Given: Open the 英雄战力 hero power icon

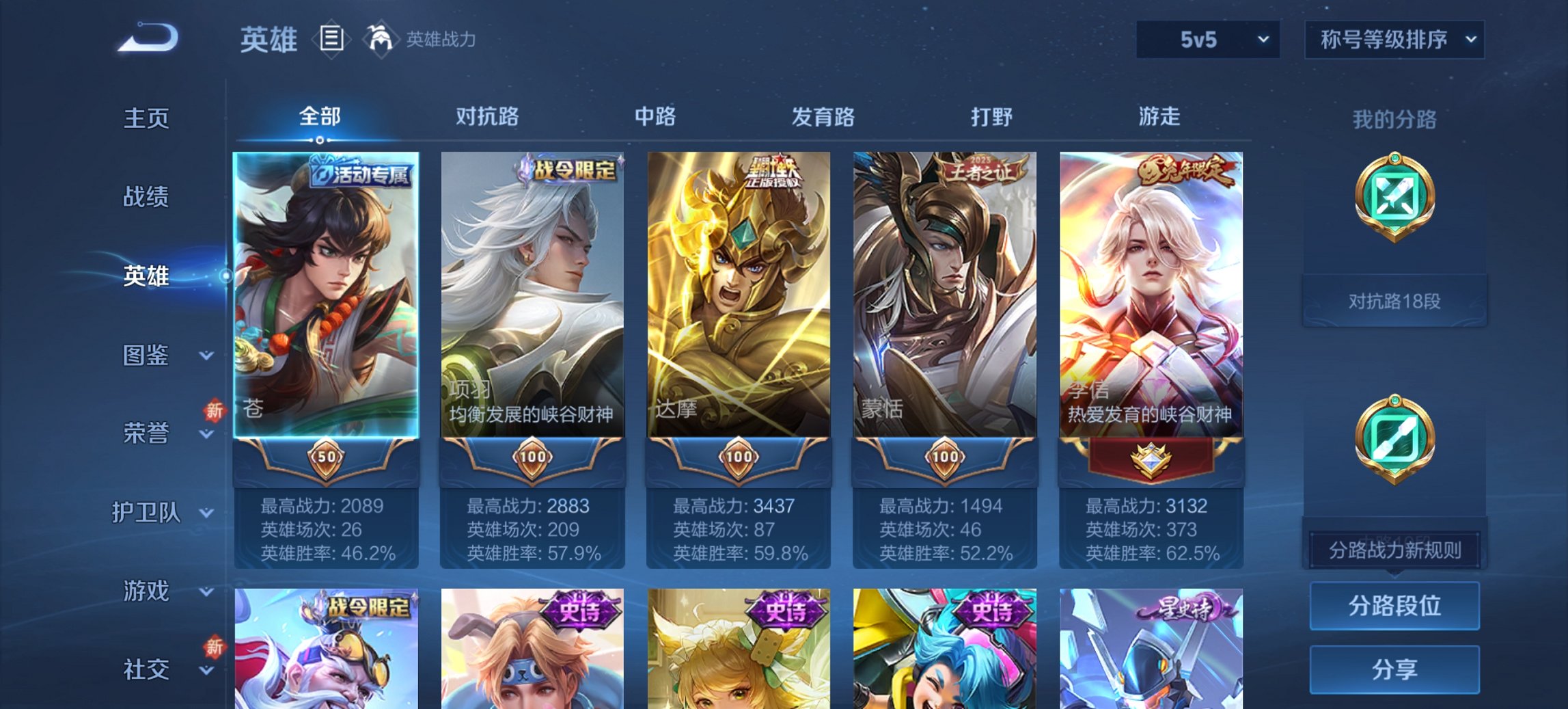Looking at the screenshot, I should pos(381,39).
